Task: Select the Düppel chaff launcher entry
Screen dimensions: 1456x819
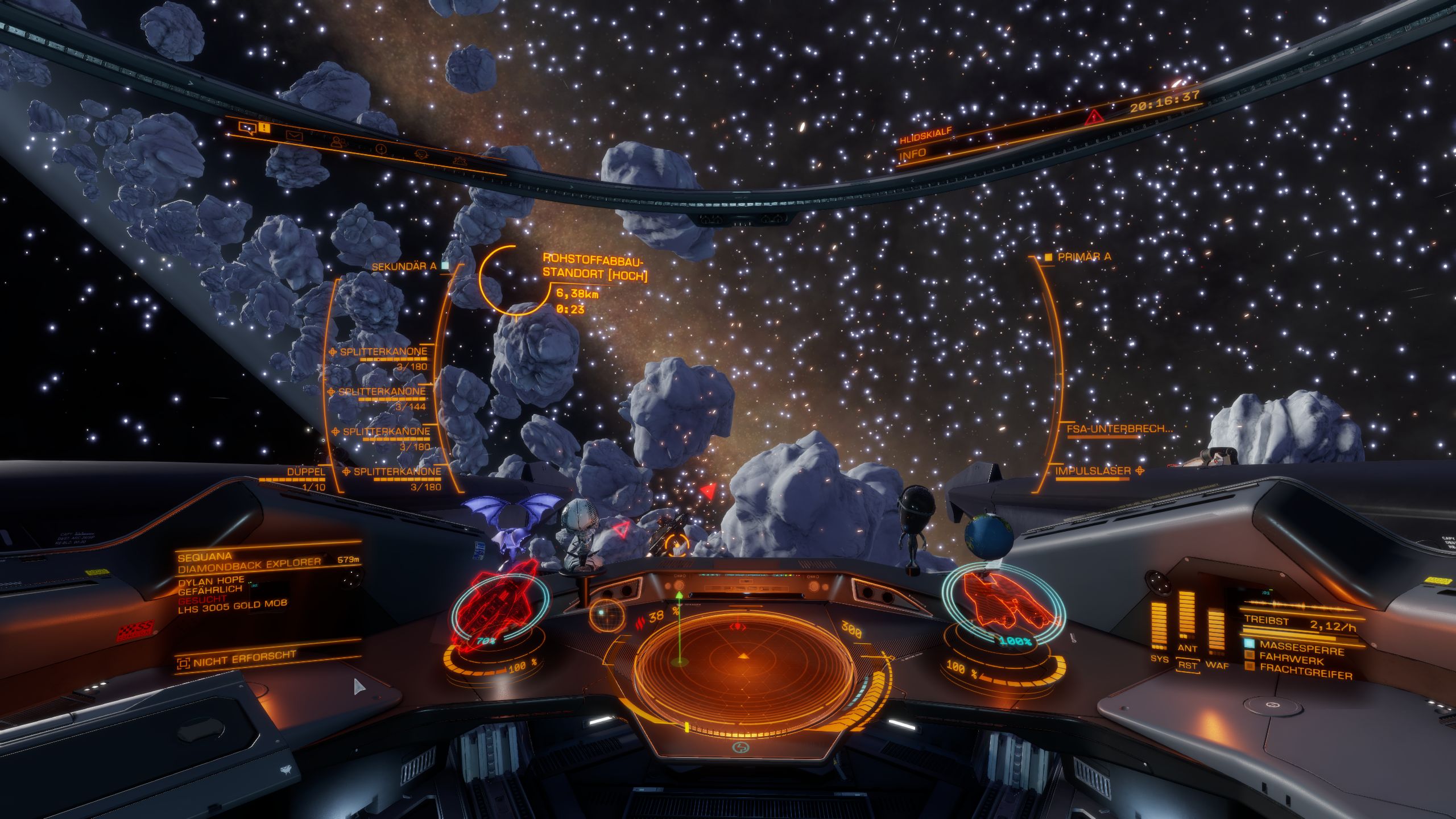Action: coord(305,472)
